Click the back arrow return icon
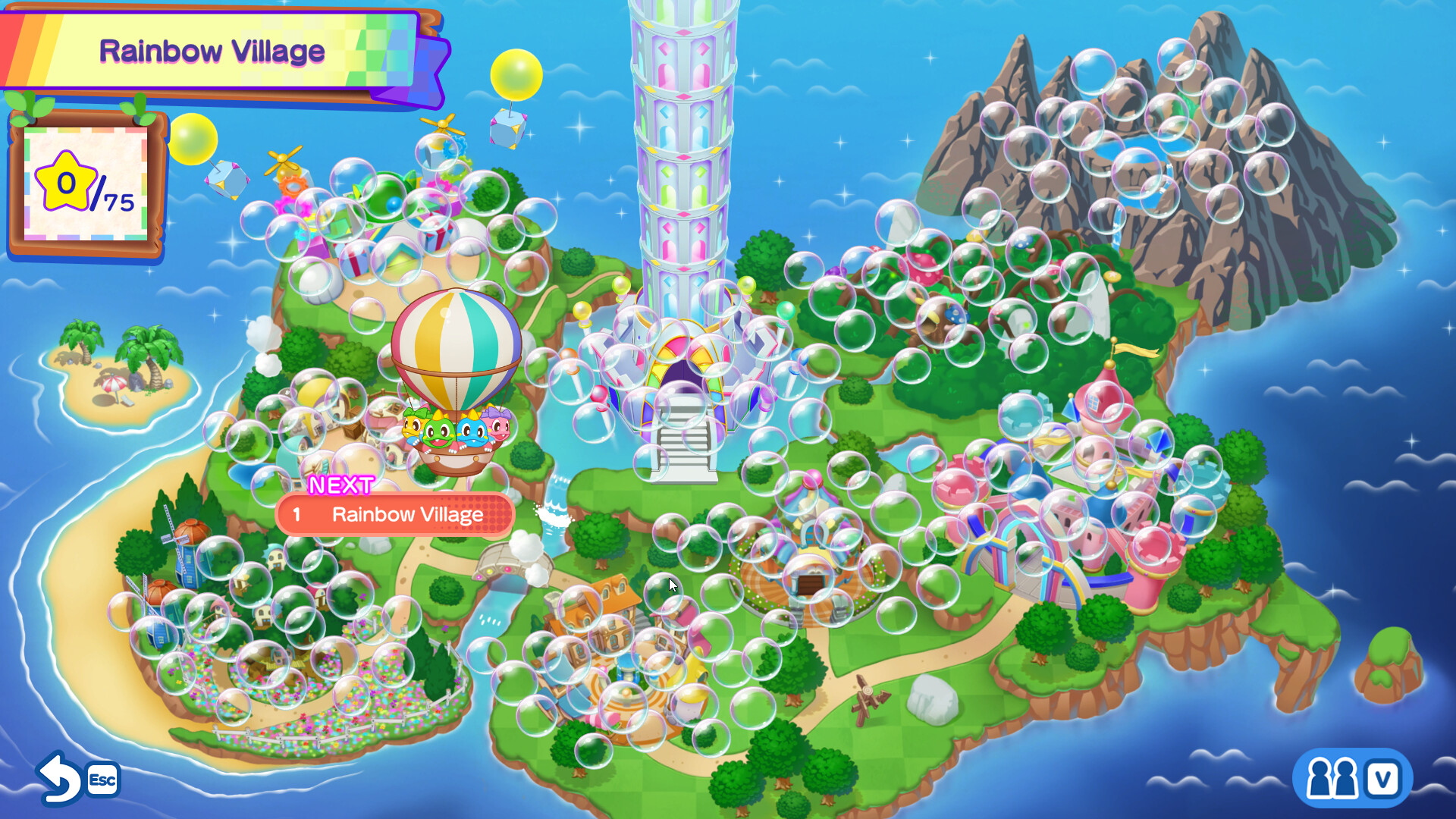Image resolution: width=1456 pixels, height=819 pixels. click(x=60, y=779)
